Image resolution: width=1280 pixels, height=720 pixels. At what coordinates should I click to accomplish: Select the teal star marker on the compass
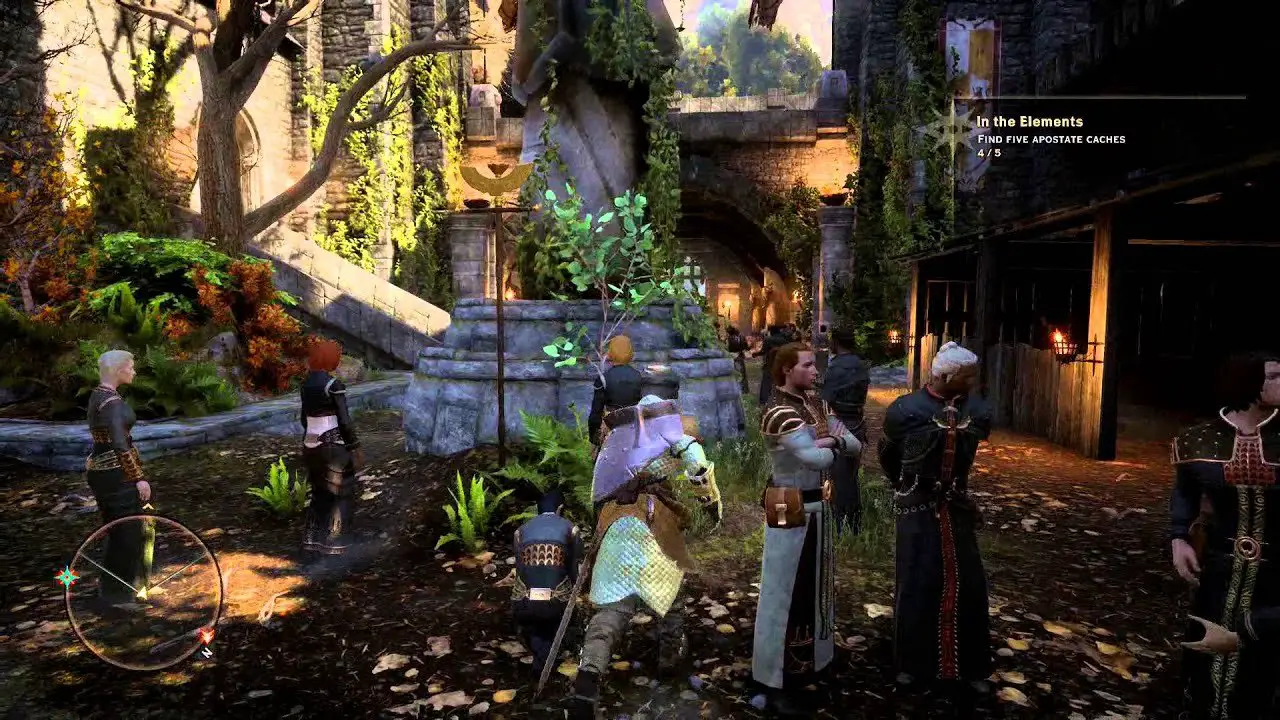[67, 576]
